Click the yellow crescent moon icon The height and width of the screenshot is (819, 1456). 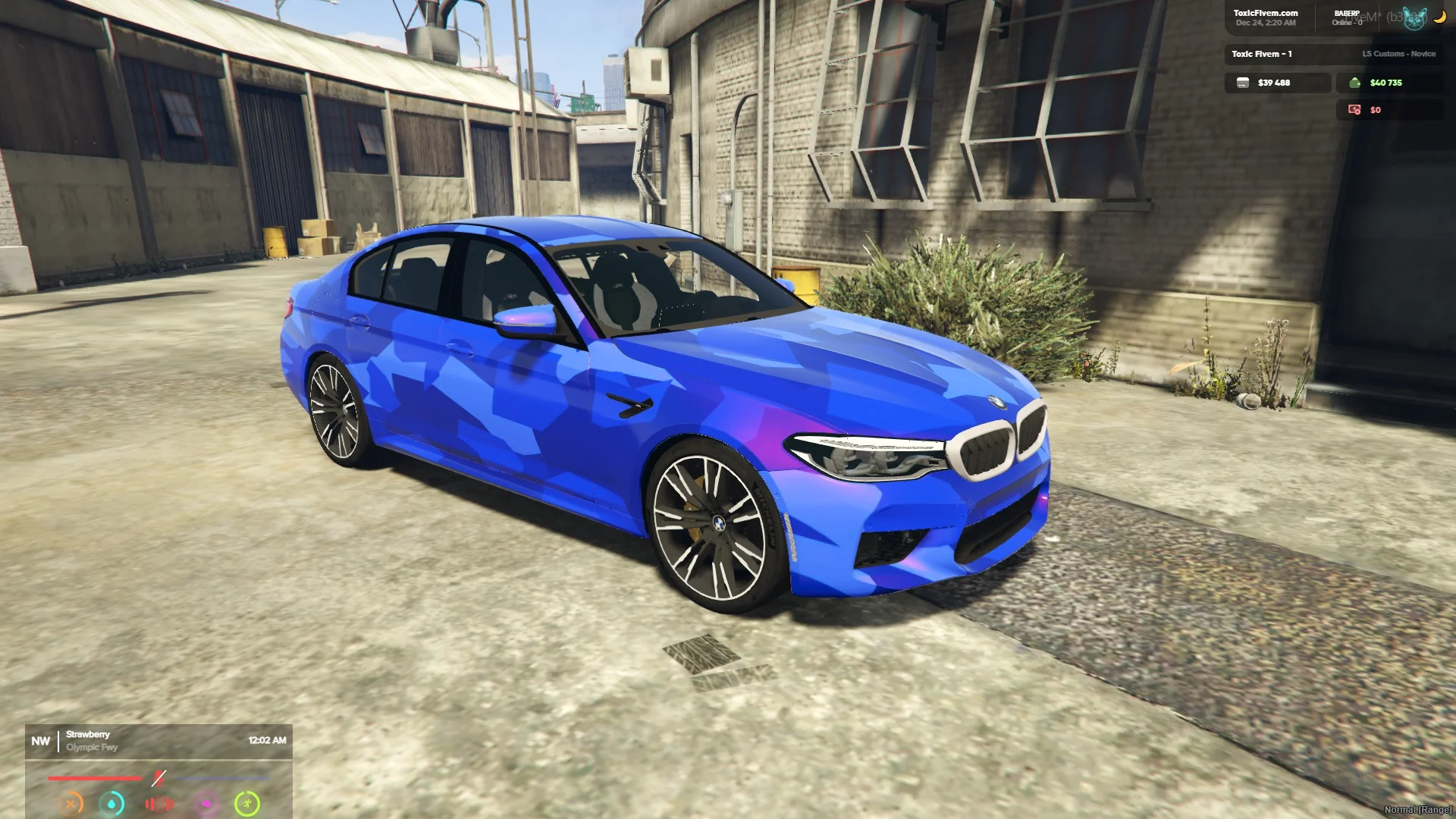[1439, 17]
